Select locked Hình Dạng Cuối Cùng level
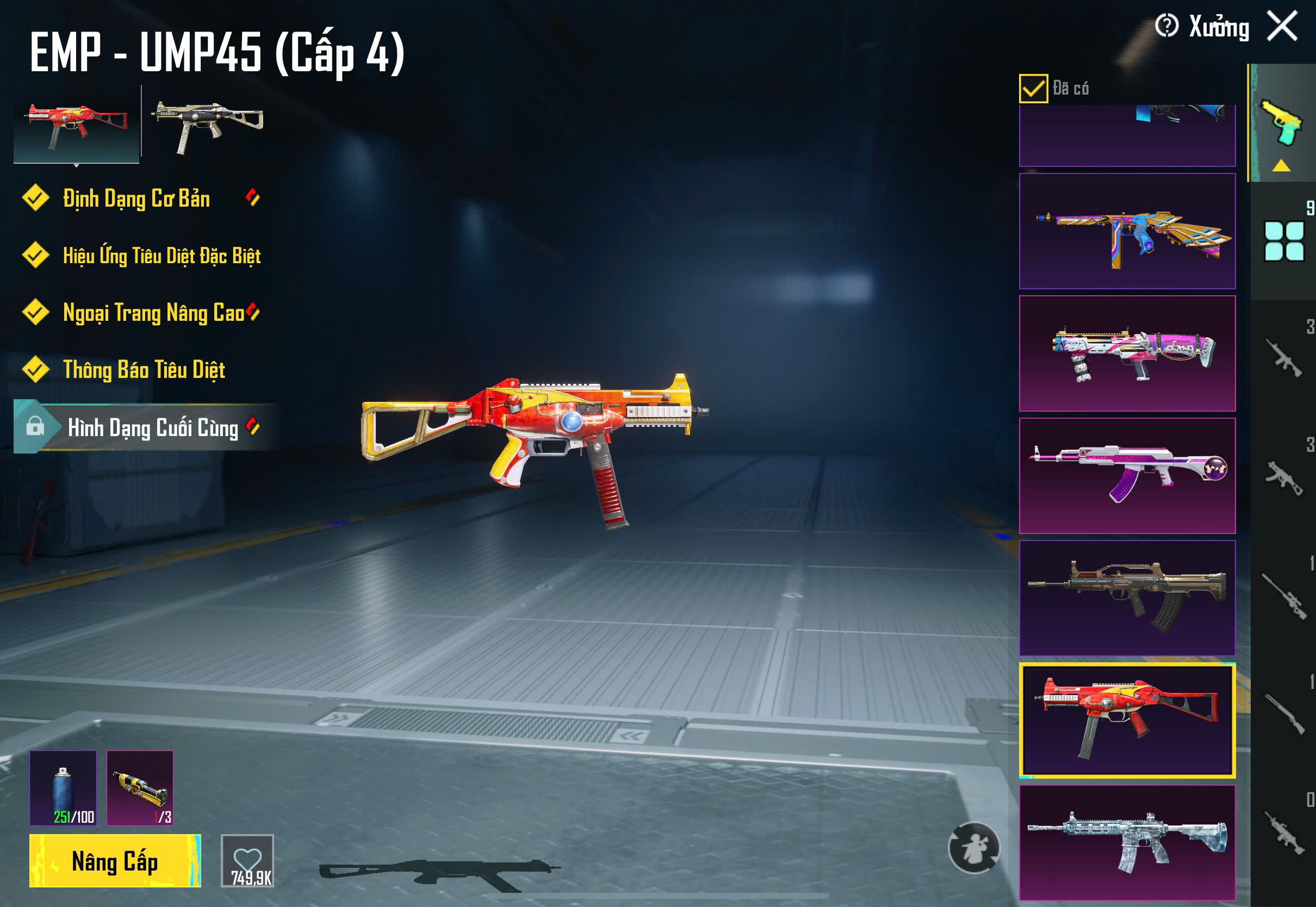1316x907 pixels. coord(152,427)
